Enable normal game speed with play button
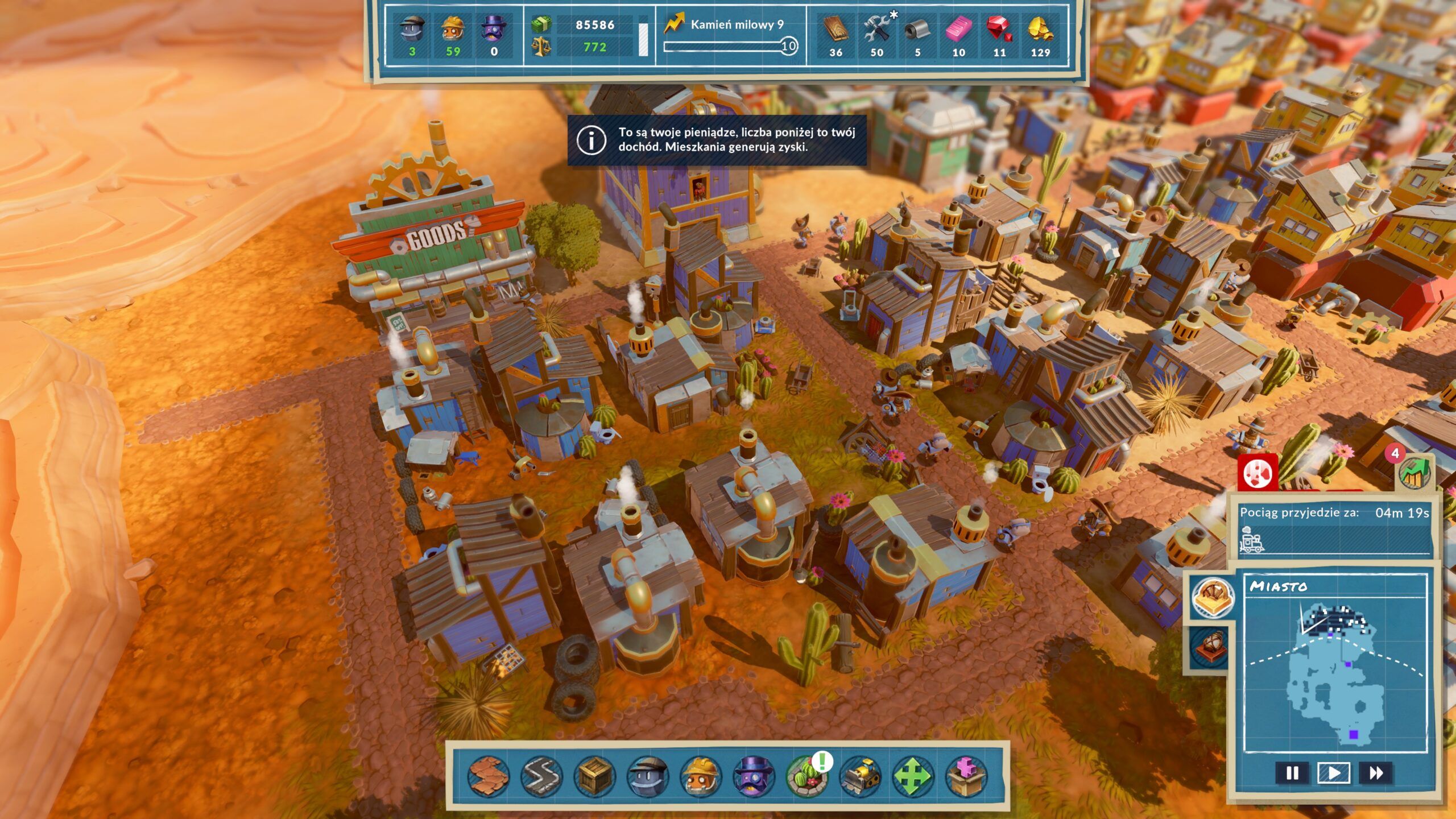This screenshot has height=819, width=1456. click(1334, 772)
